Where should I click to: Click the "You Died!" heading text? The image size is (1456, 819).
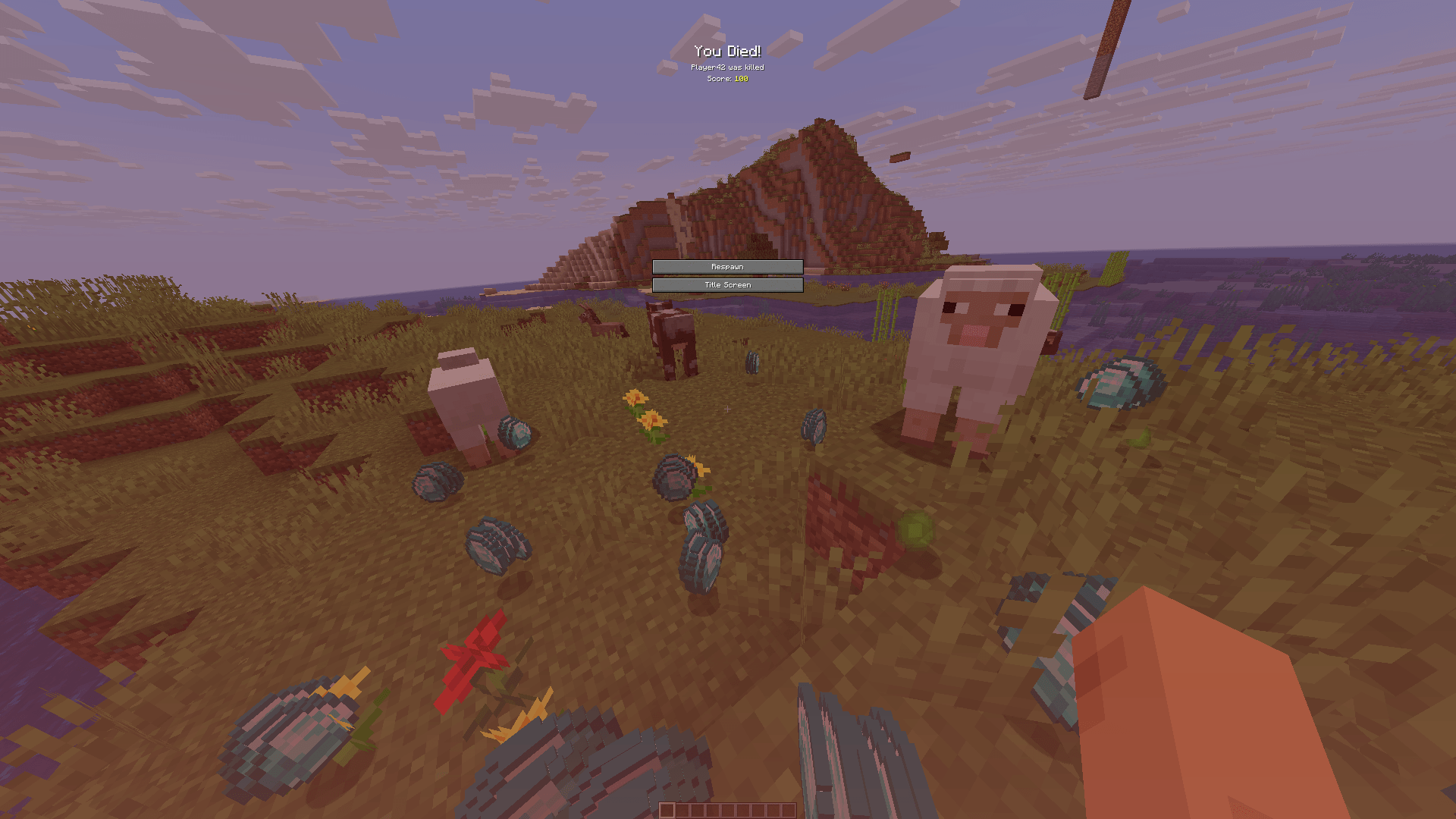tap(727, 52)
